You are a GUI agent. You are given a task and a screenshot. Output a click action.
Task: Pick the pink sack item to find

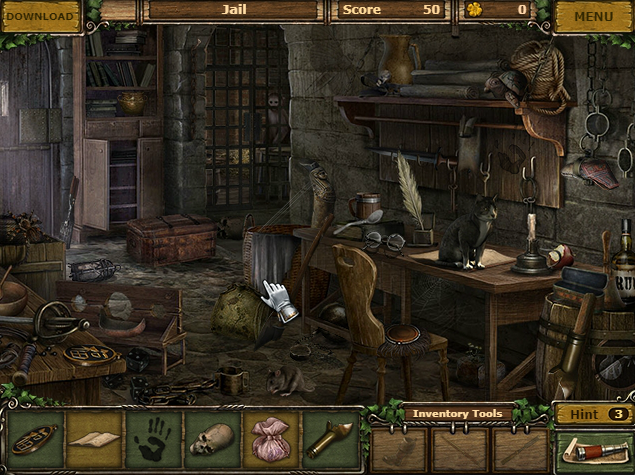pyautogui.click(x=270, y=441)
